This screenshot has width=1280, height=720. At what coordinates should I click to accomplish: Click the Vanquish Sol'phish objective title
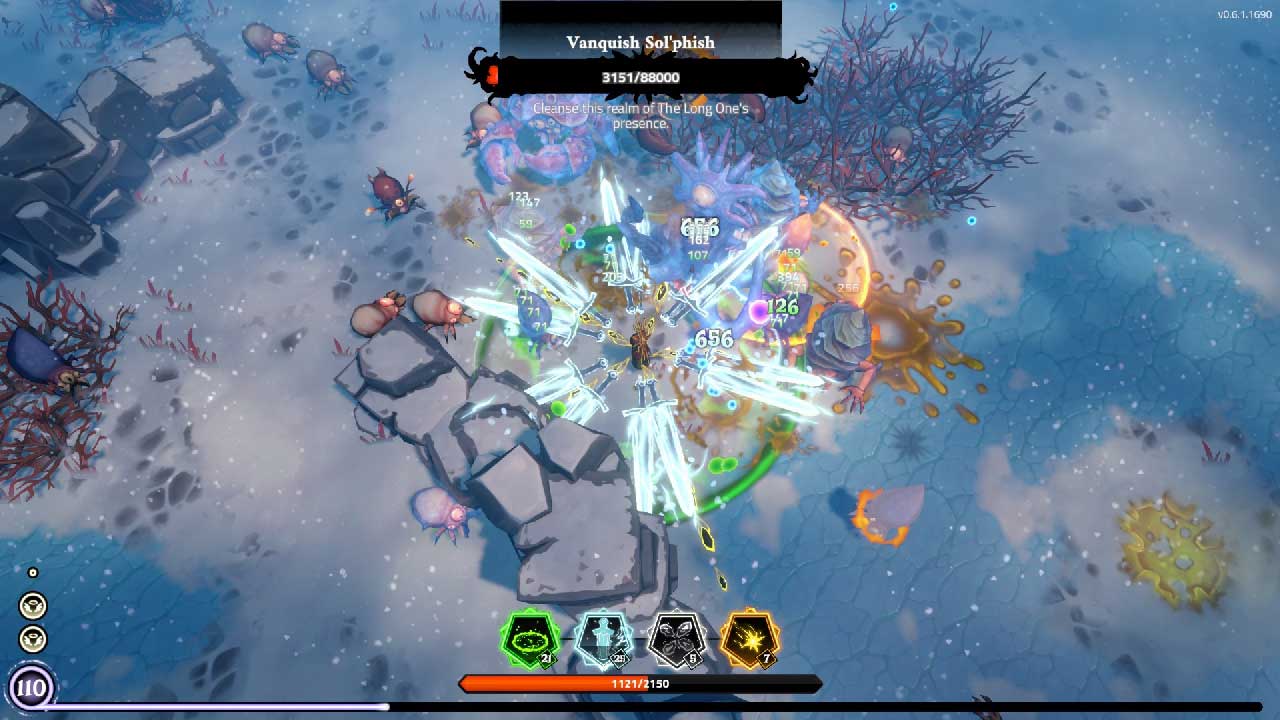click(x=640, y=43)
